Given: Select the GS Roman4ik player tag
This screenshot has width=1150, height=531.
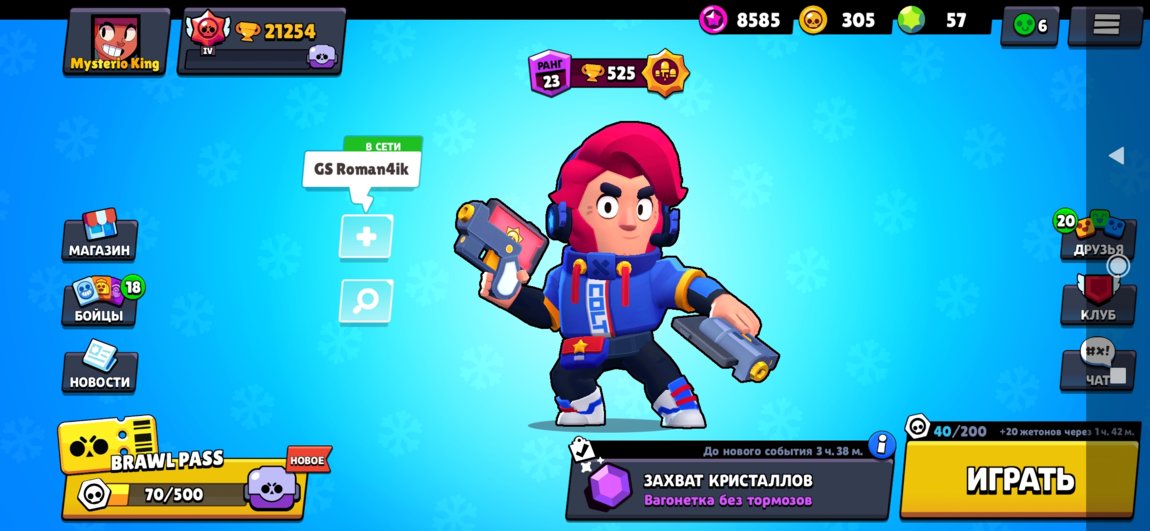Looking at the screenshot, I should pyautogui.click(x=361, y=170).
